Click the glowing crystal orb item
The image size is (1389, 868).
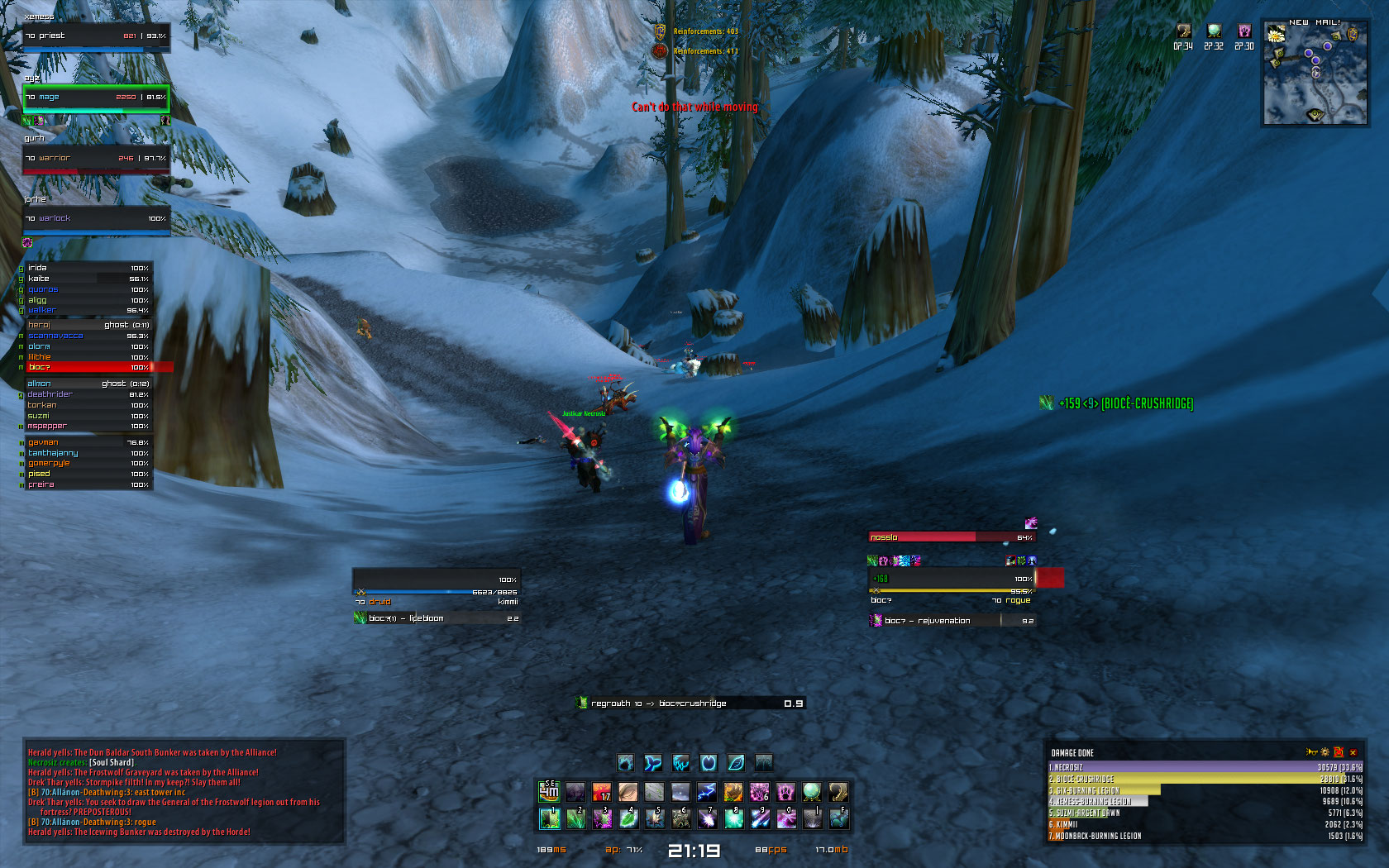point(812,793)
